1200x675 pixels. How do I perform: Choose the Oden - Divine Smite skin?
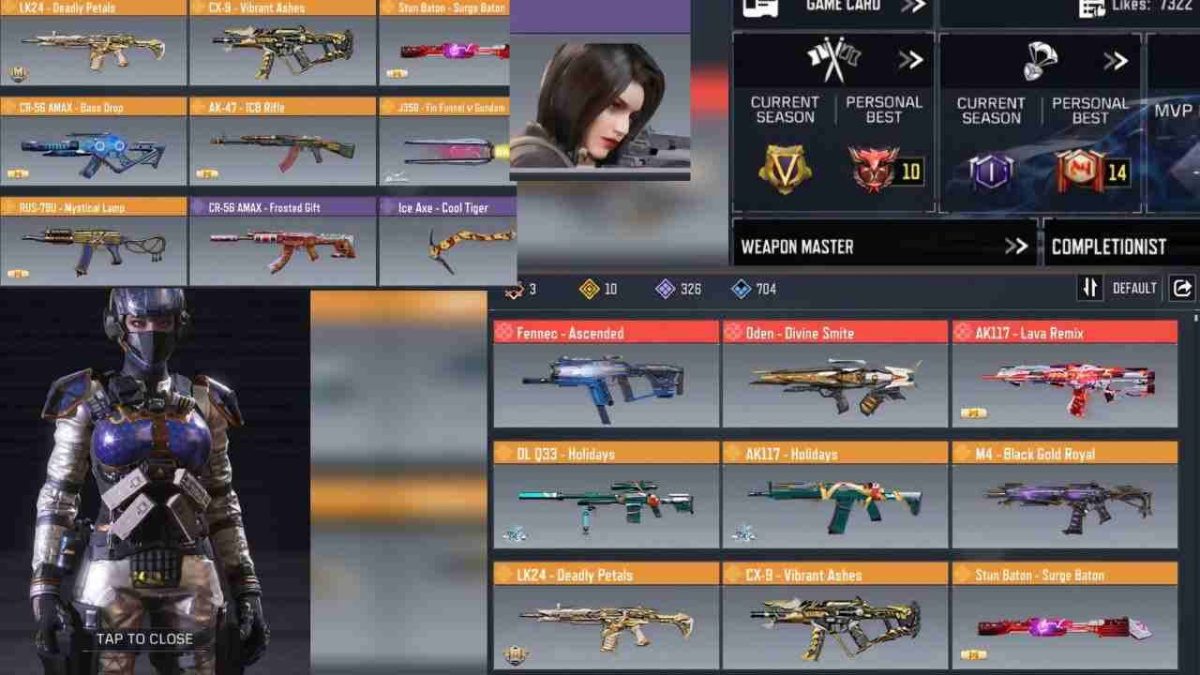pyautogui.click(x=835, y=375)
